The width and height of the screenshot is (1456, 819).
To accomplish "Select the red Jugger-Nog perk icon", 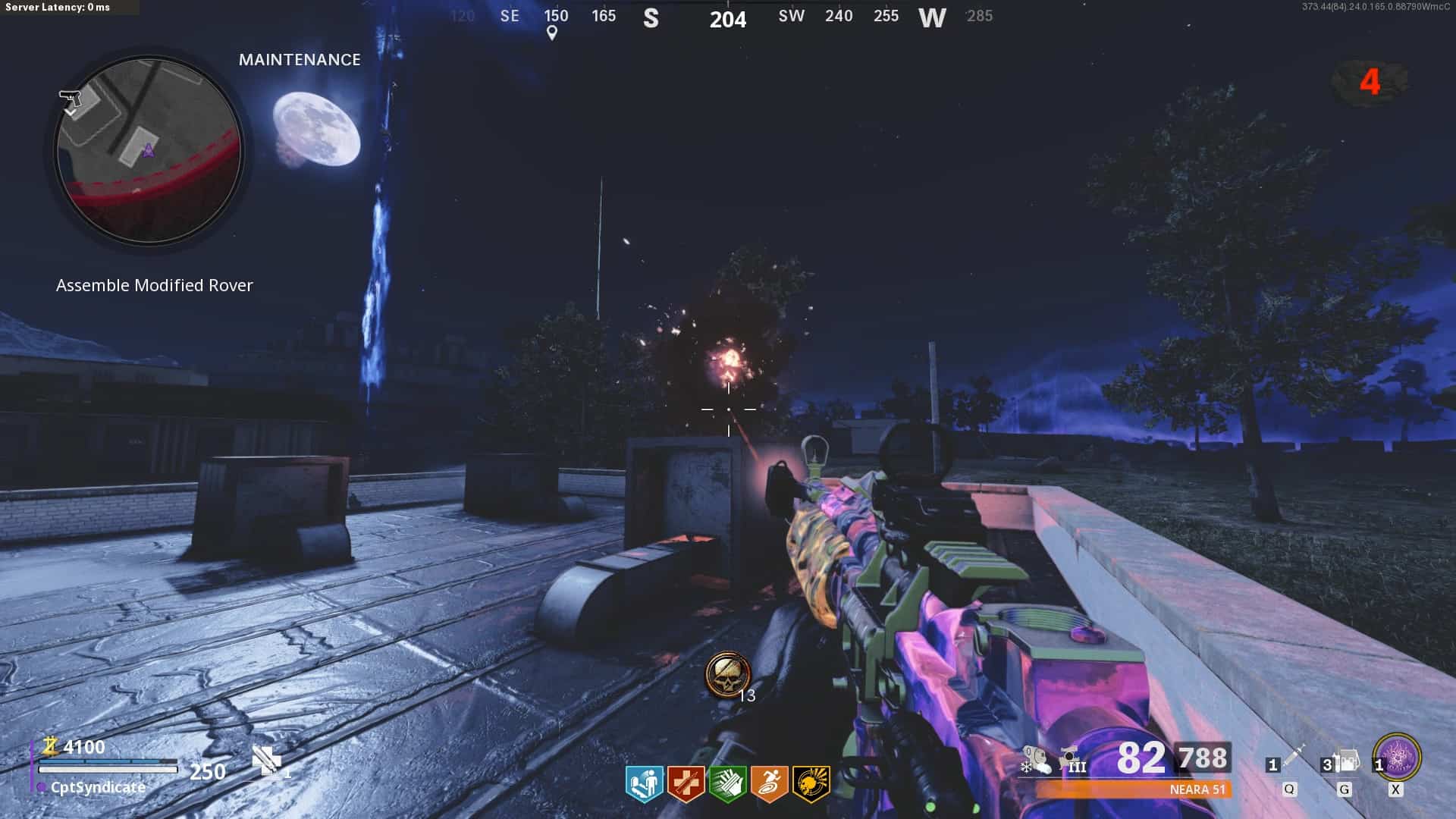I will point(686,783).
